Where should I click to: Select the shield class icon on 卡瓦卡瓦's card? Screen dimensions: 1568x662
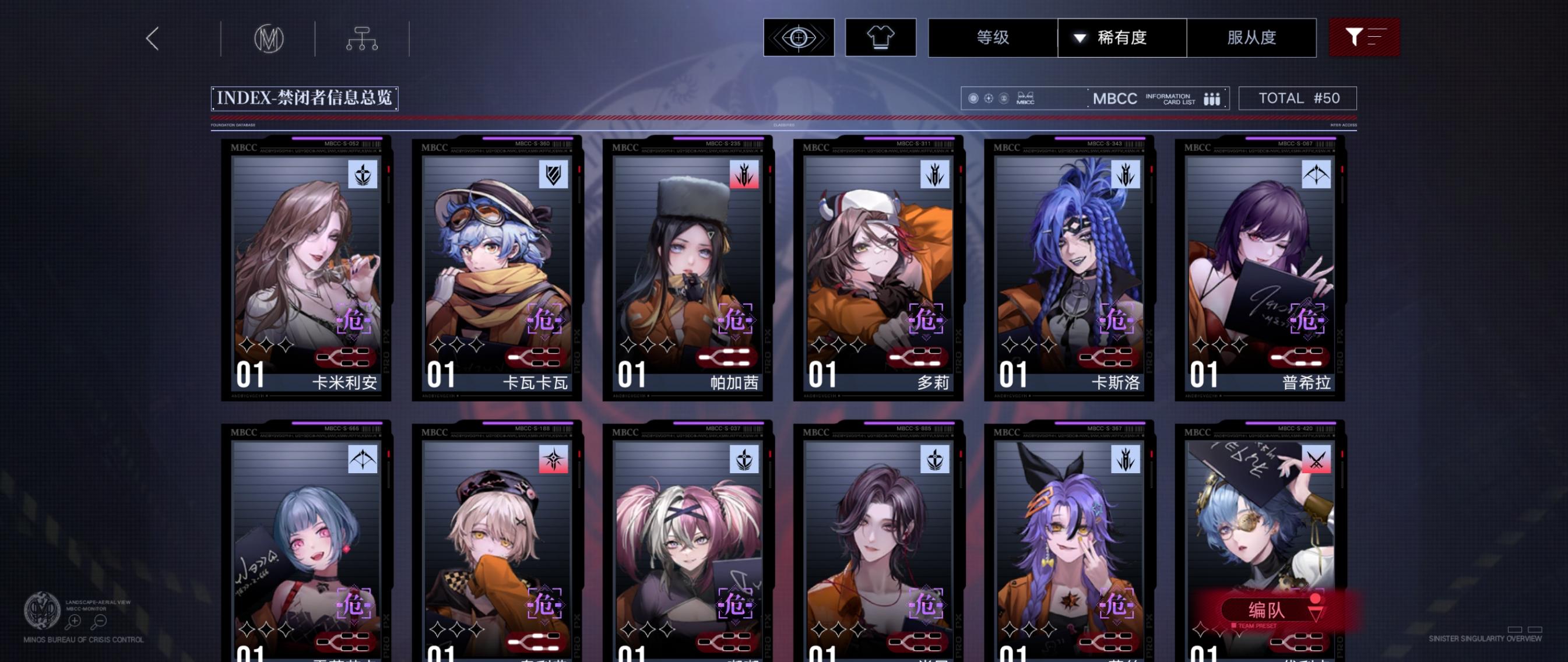pos(555,175)
